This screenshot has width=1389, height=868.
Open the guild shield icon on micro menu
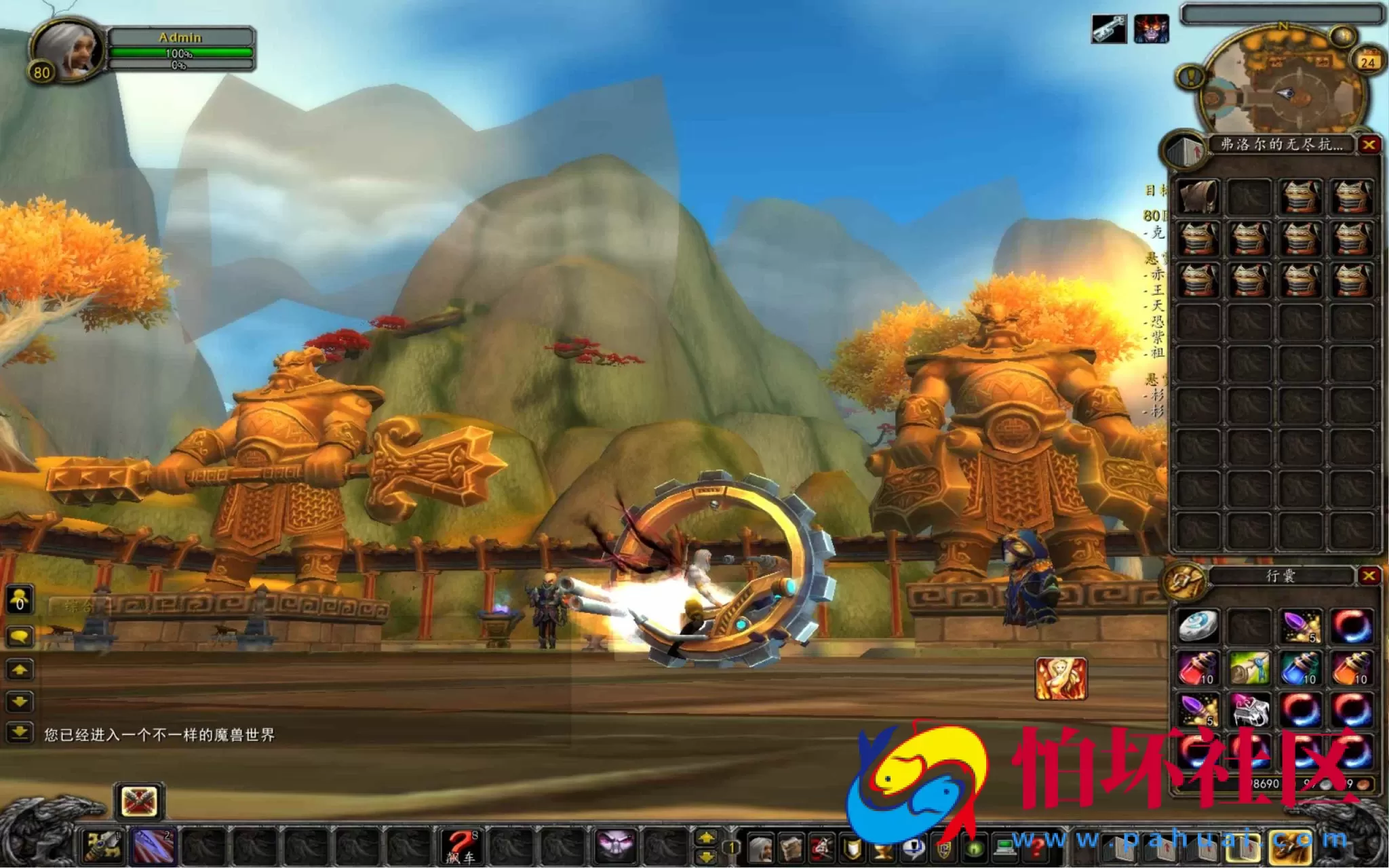[852, 849]
